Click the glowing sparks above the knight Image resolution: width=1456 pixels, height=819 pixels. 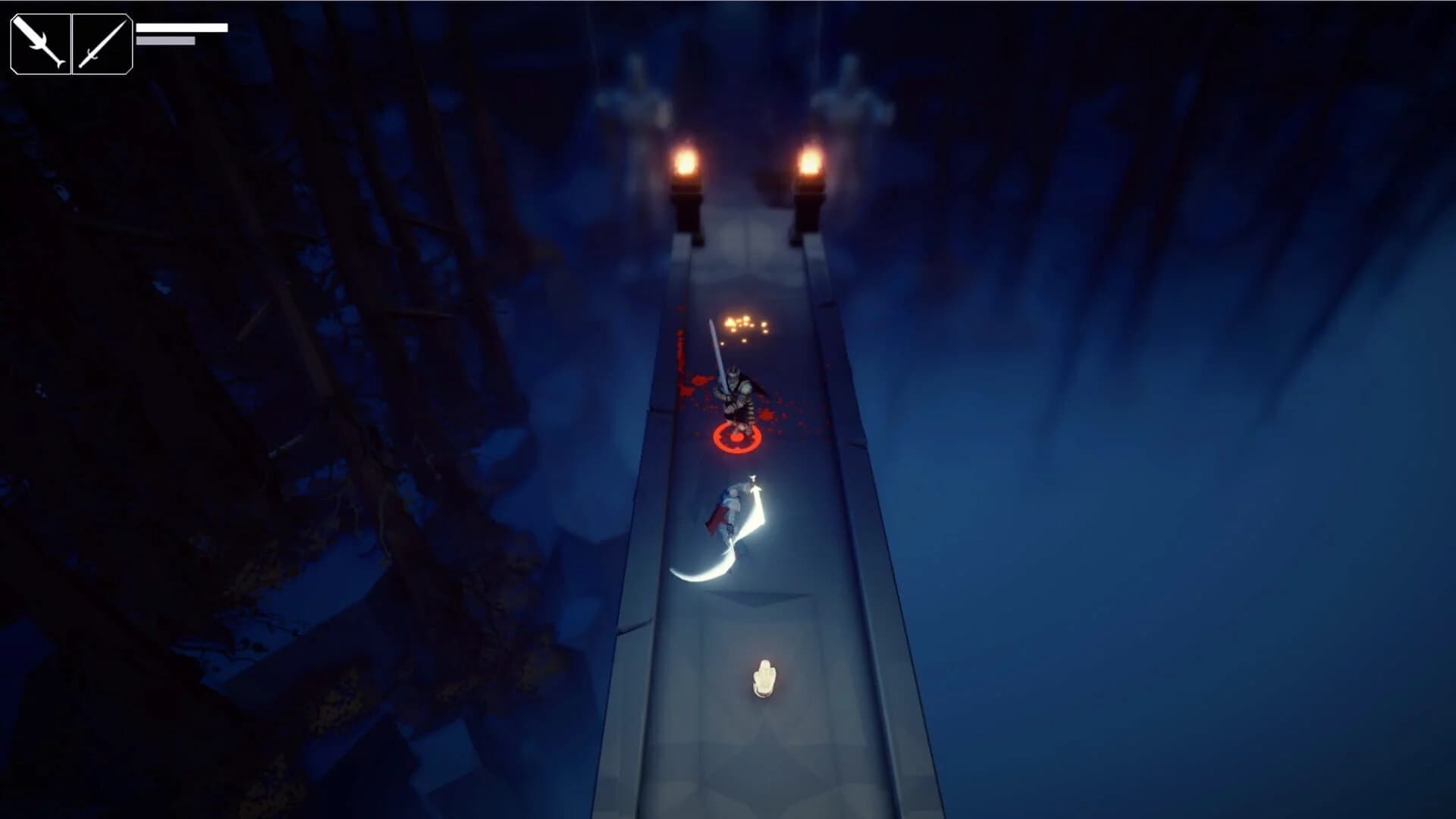(743, 322)
